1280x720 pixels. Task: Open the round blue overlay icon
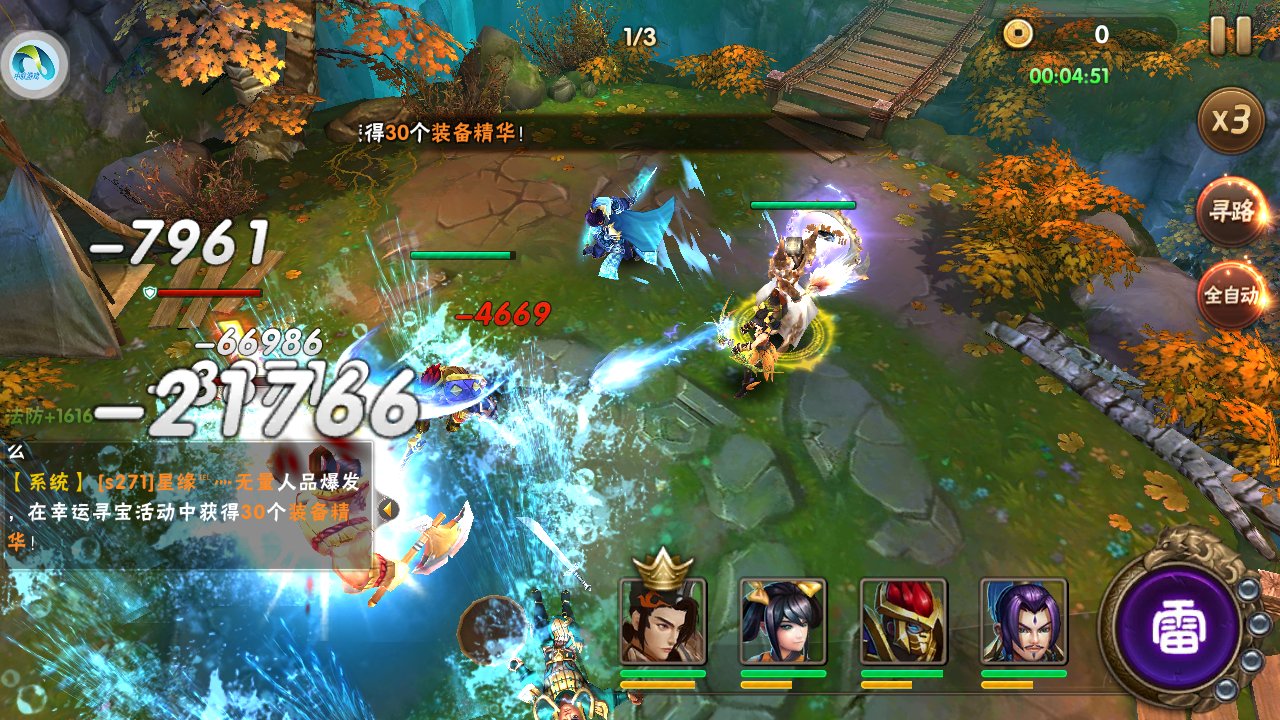click(34, 64)
